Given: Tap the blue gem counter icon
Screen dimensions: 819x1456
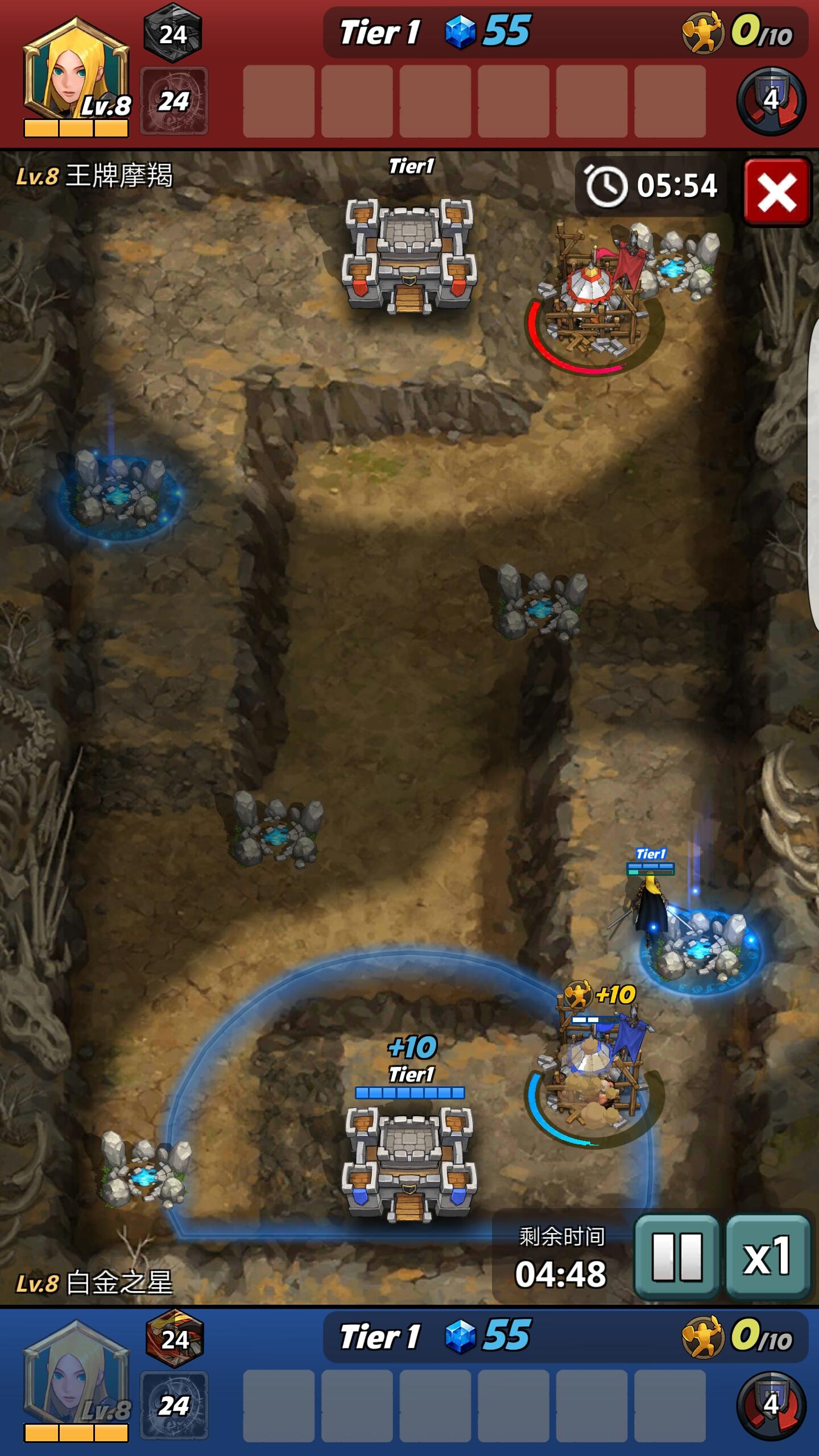Looking at the screenshot, I should click(x=462, y=32).
